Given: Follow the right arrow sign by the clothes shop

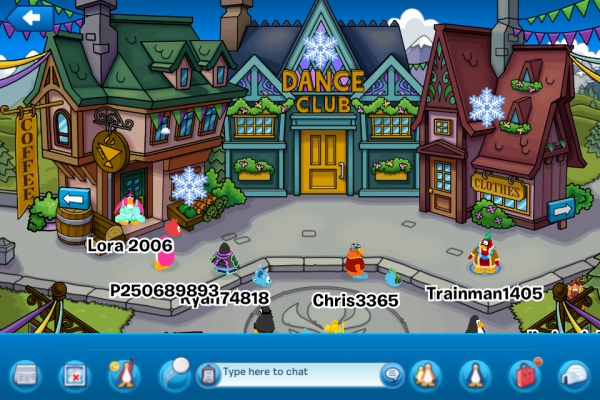Looking at the screenshot, I should (561, 210).
